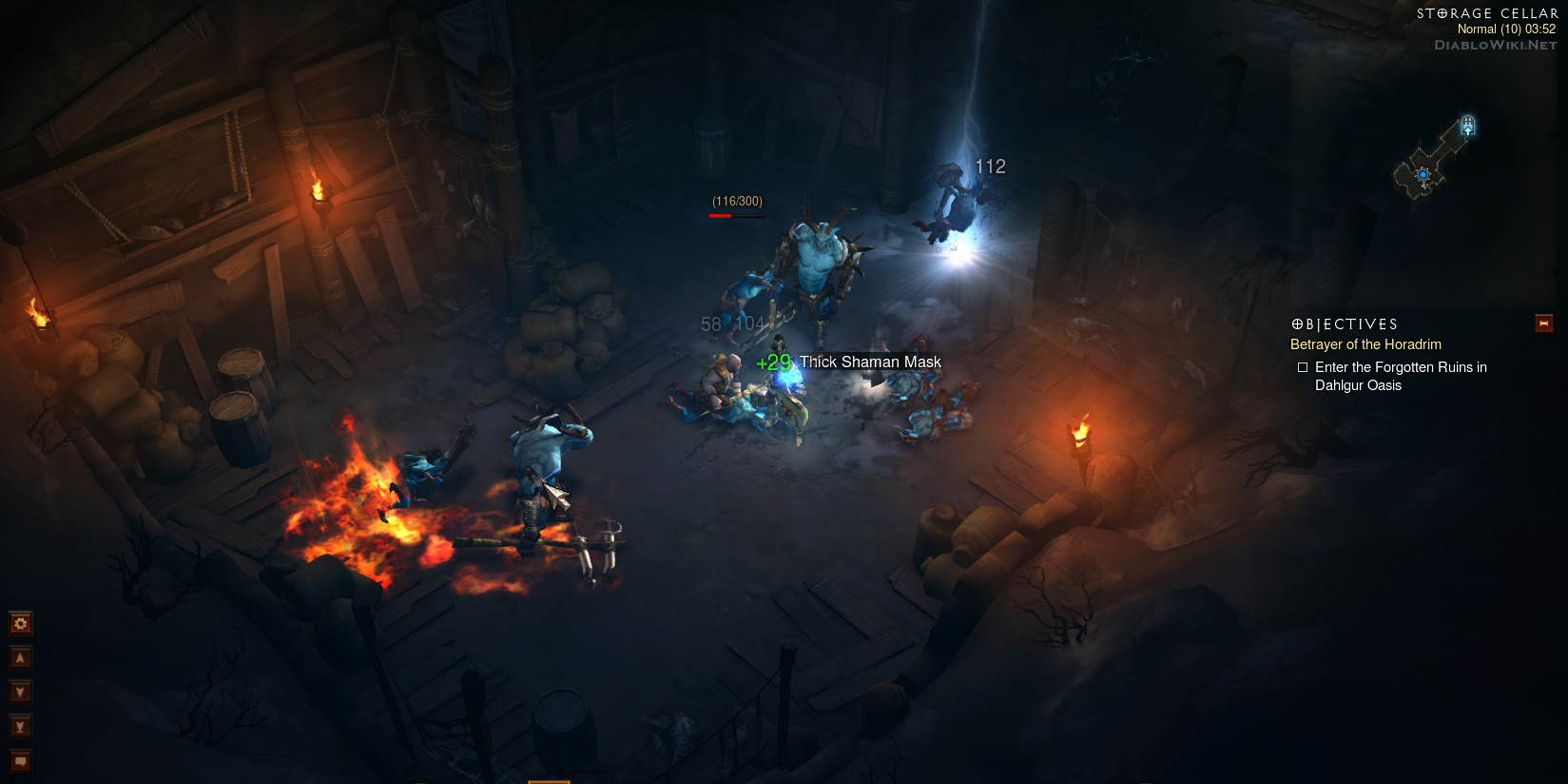Click the up-arrow chat scroll button

coord(20,657)
